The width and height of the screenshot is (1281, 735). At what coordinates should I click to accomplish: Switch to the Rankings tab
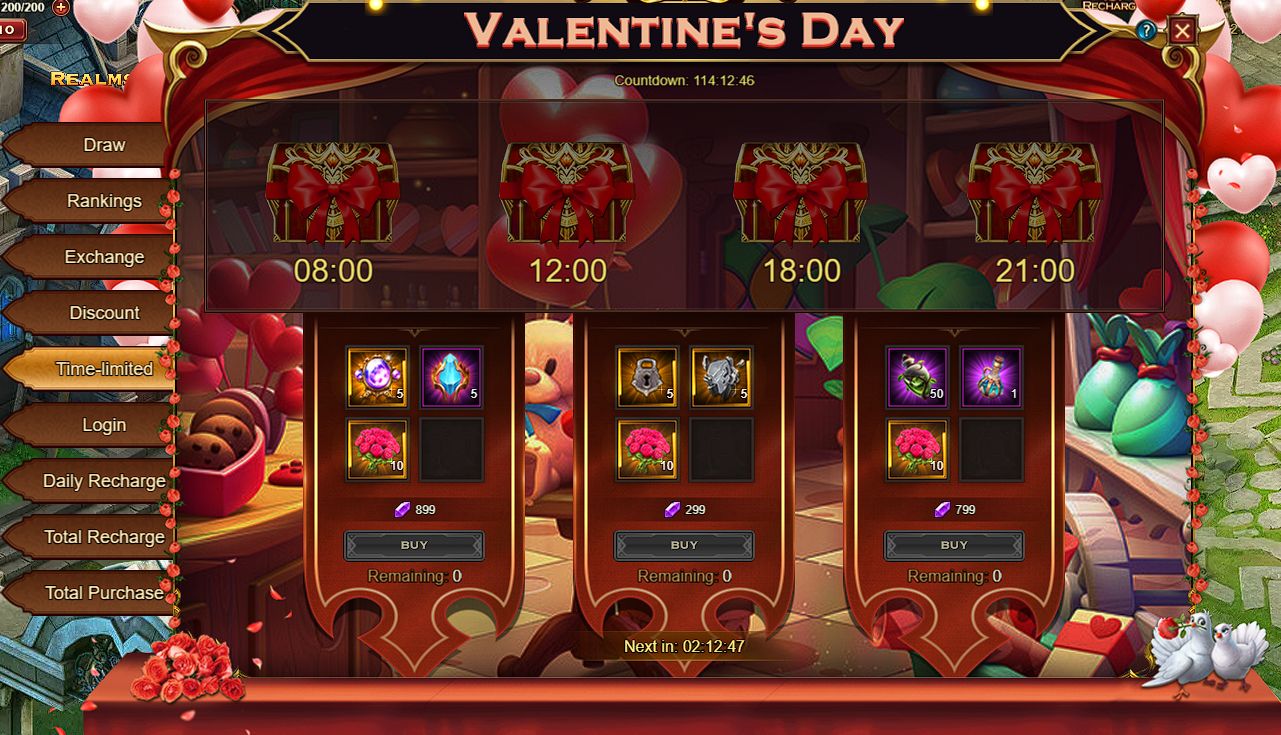[103, 201]
